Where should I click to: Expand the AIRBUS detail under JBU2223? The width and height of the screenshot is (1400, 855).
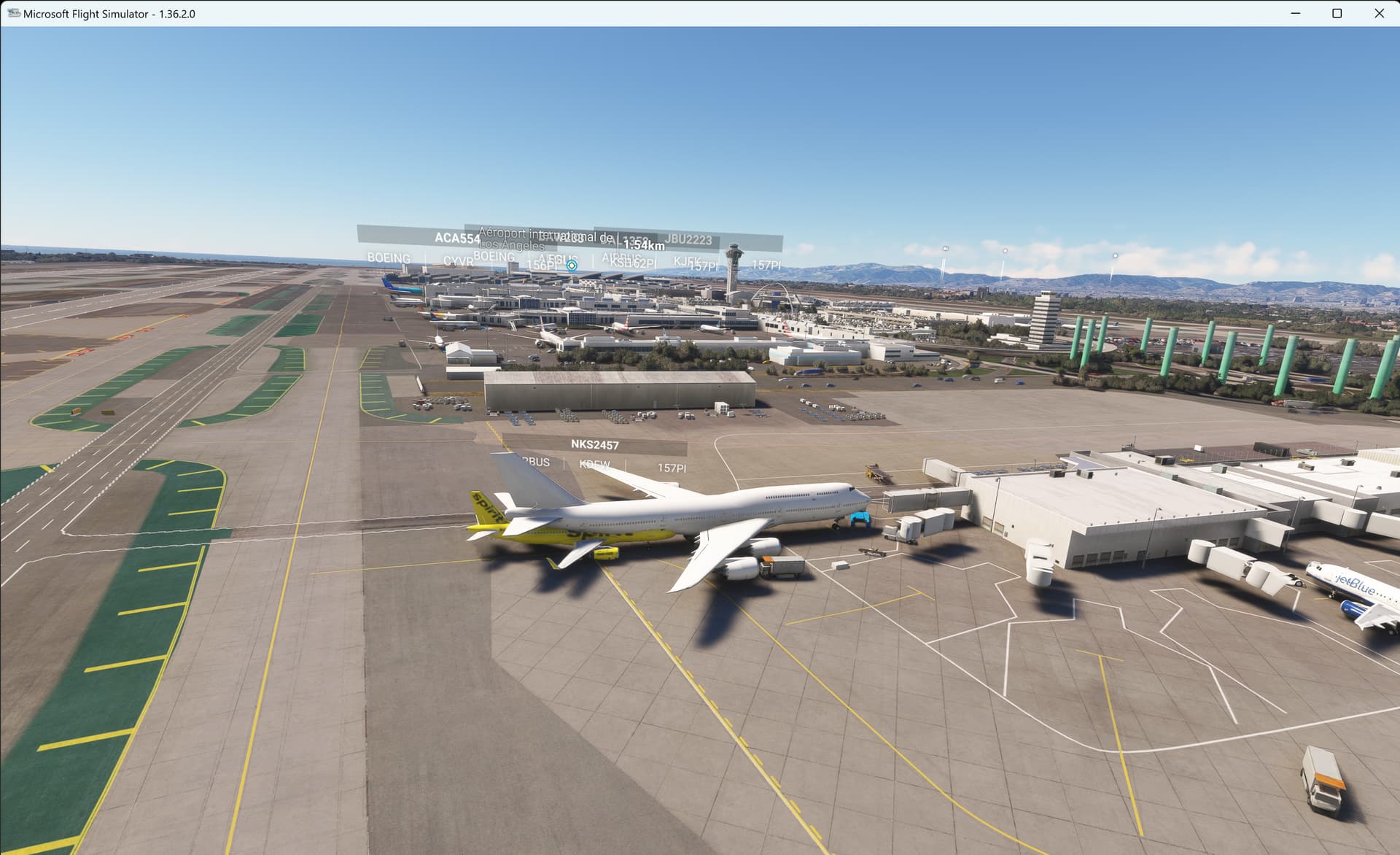pos(621,258)
